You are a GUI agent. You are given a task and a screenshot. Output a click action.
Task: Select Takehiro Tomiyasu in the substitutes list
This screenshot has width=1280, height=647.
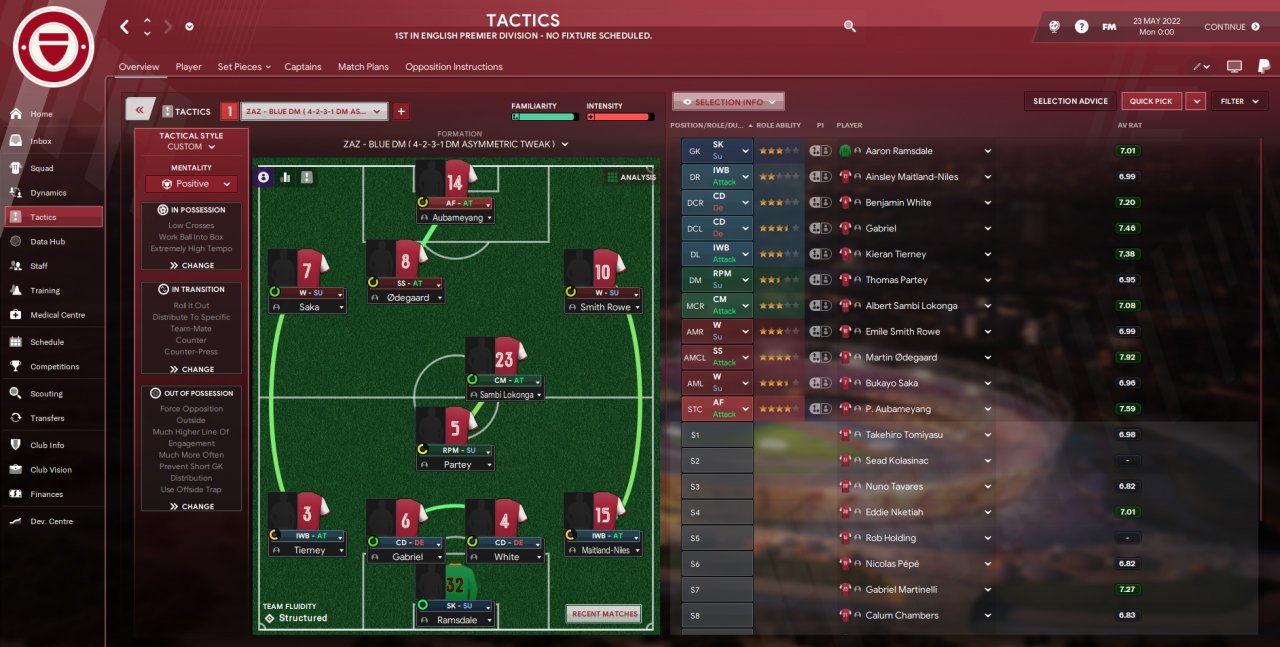pos(903,435)
